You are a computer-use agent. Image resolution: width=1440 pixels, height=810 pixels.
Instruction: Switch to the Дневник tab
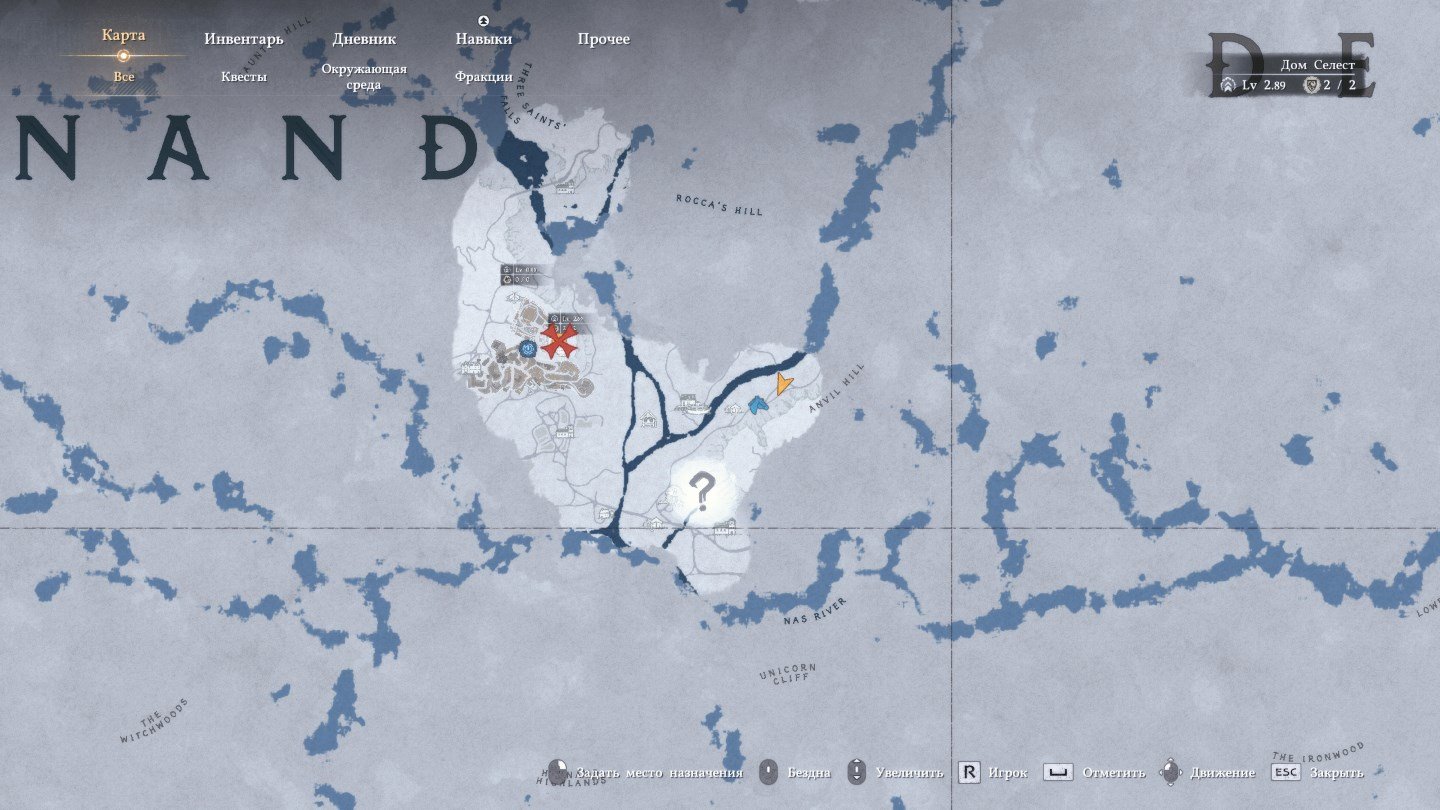(x=364, y=39)
